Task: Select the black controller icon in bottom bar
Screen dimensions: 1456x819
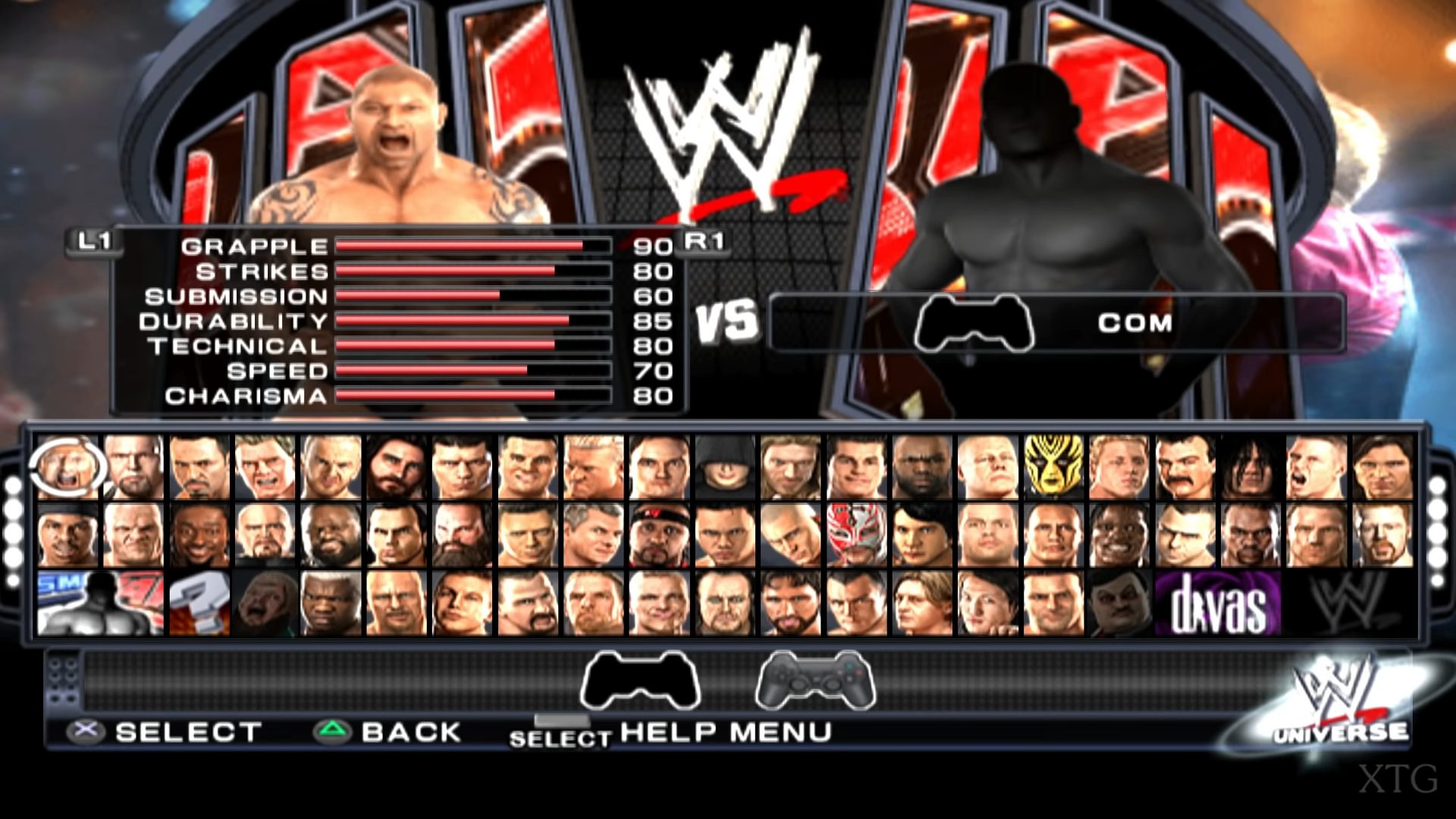Action: coord(640,680)
